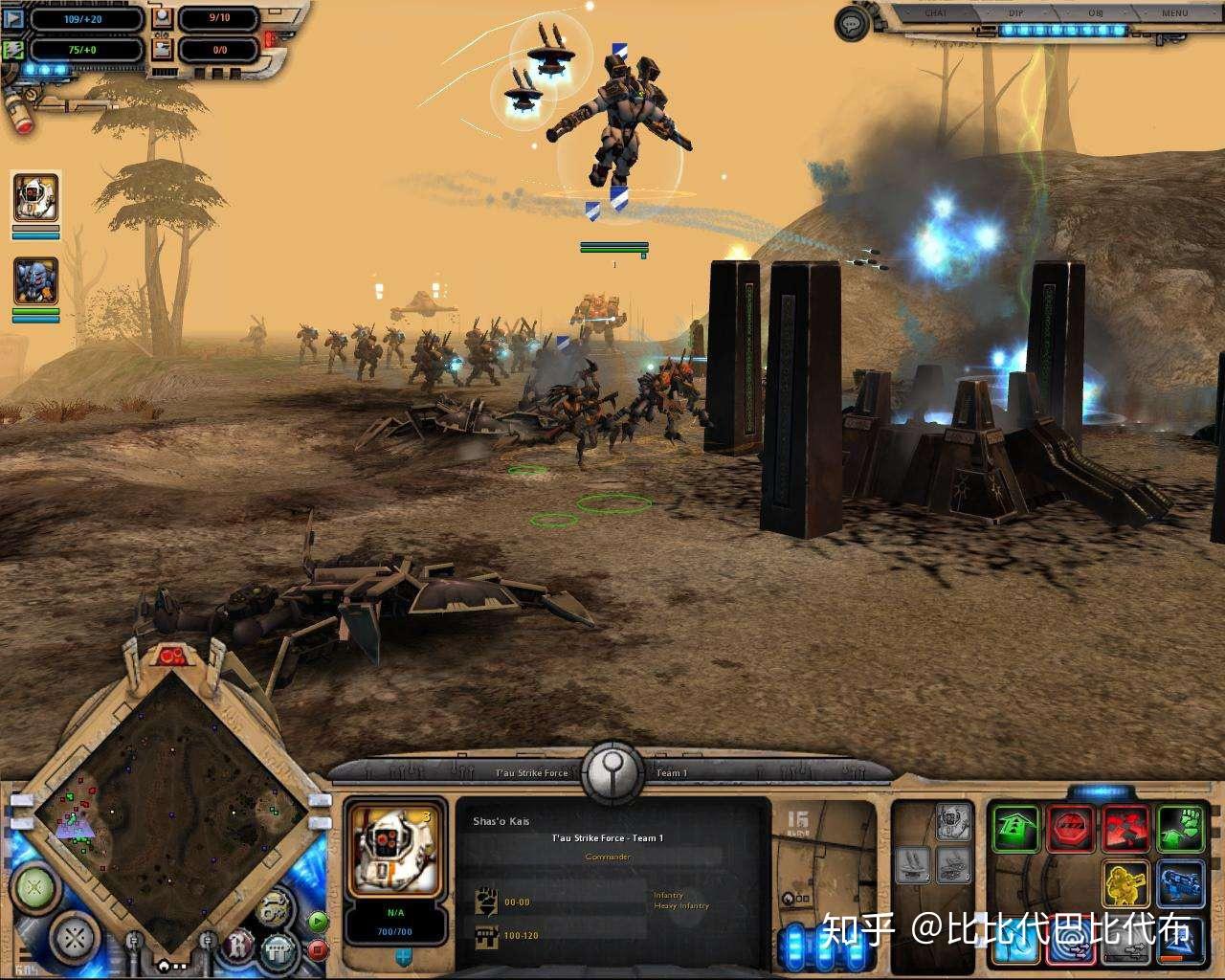Click the speech bubble chat icon
Screen dimensions: 1225x980
pos(852,24)
